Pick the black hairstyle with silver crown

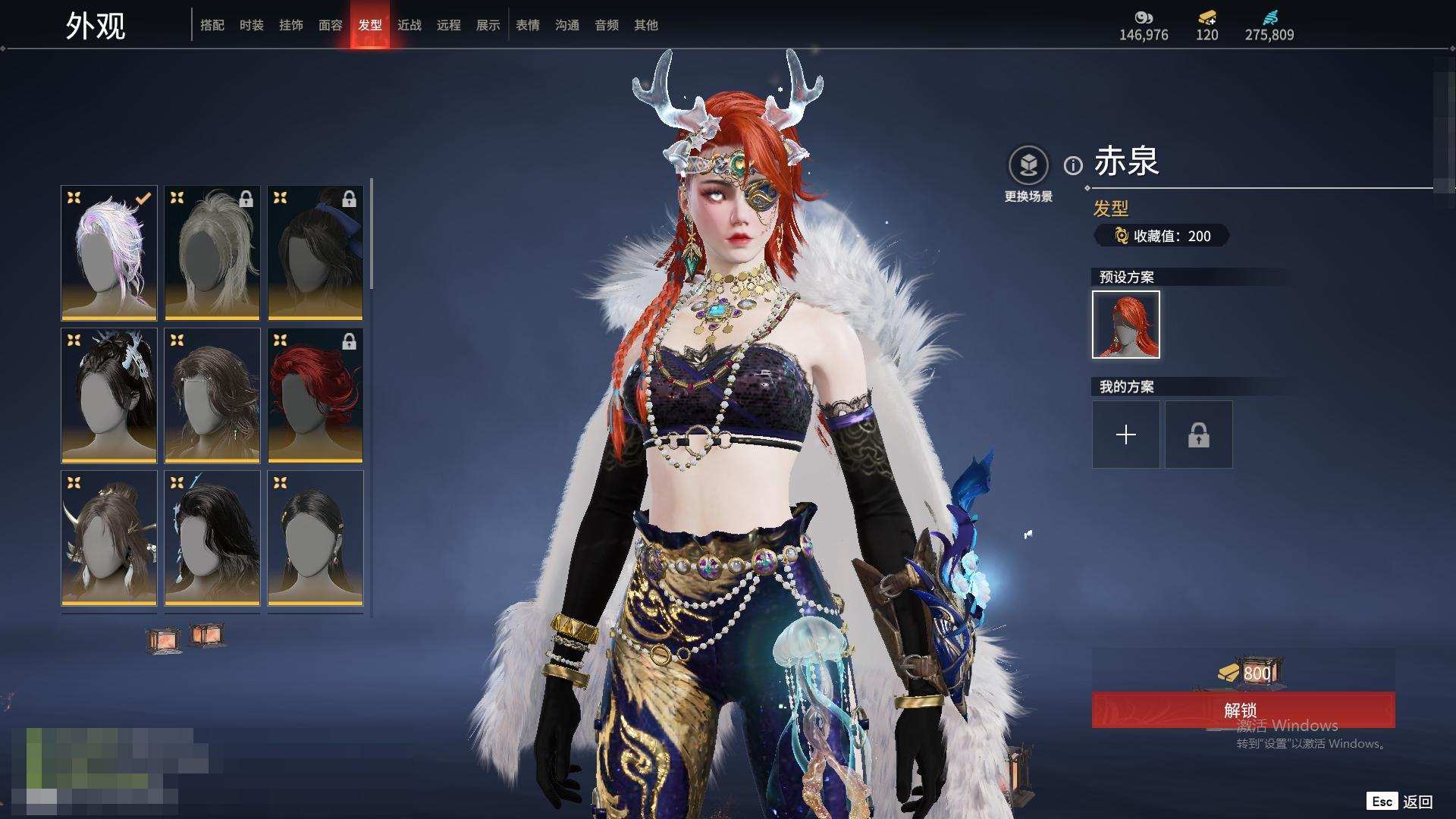[109, 395]
